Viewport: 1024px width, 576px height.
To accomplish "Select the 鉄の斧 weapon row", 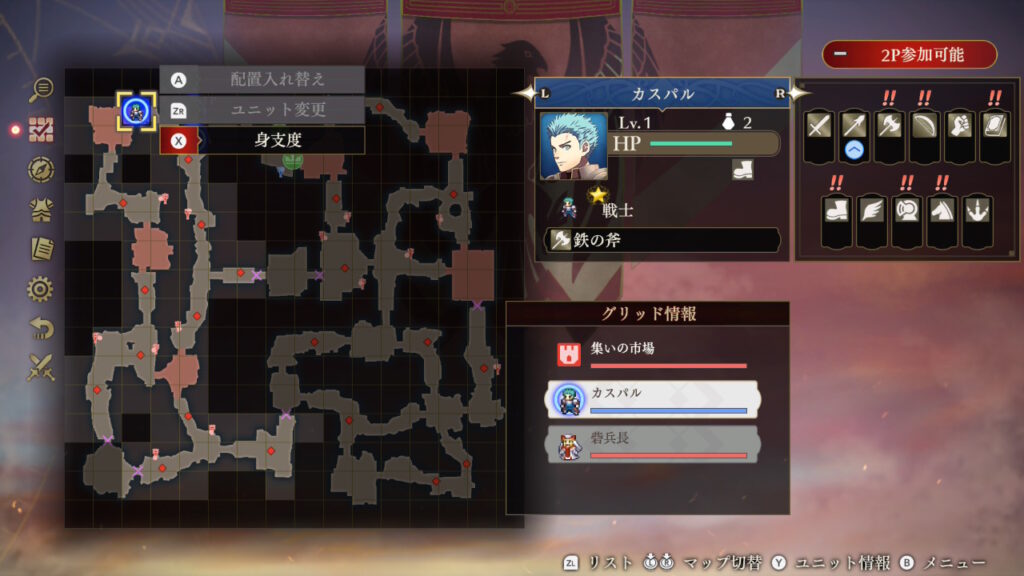I will tap(662, 240).
